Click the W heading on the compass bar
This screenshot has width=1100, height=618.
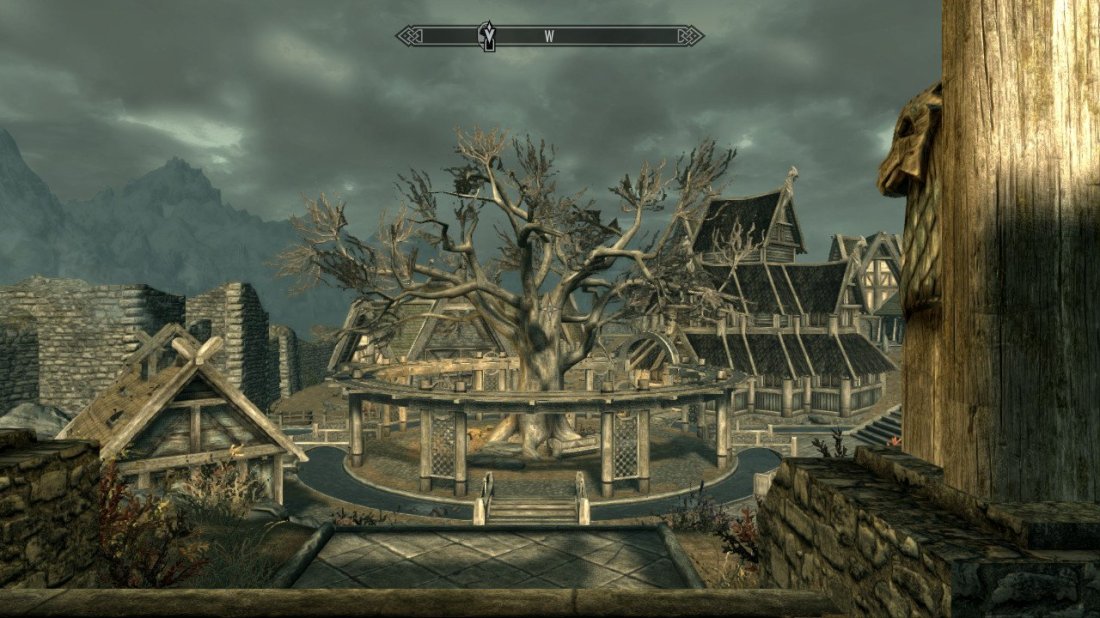coord(549,36)
